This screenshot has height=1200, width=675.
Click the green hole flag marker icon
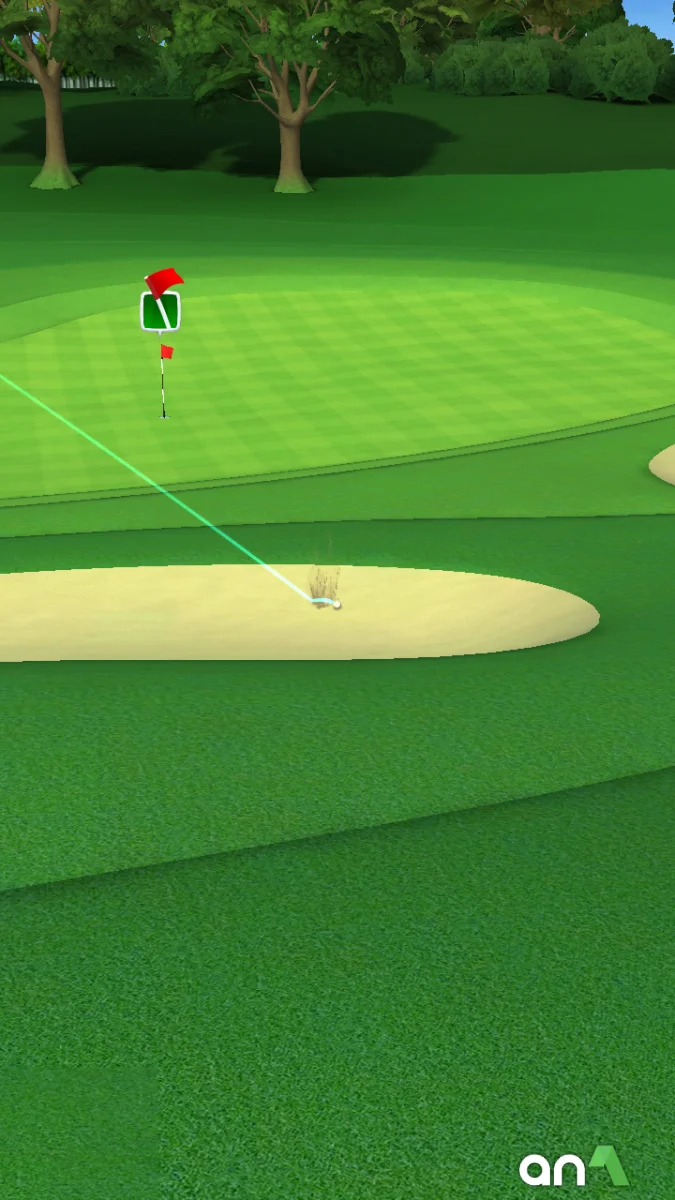160,310
